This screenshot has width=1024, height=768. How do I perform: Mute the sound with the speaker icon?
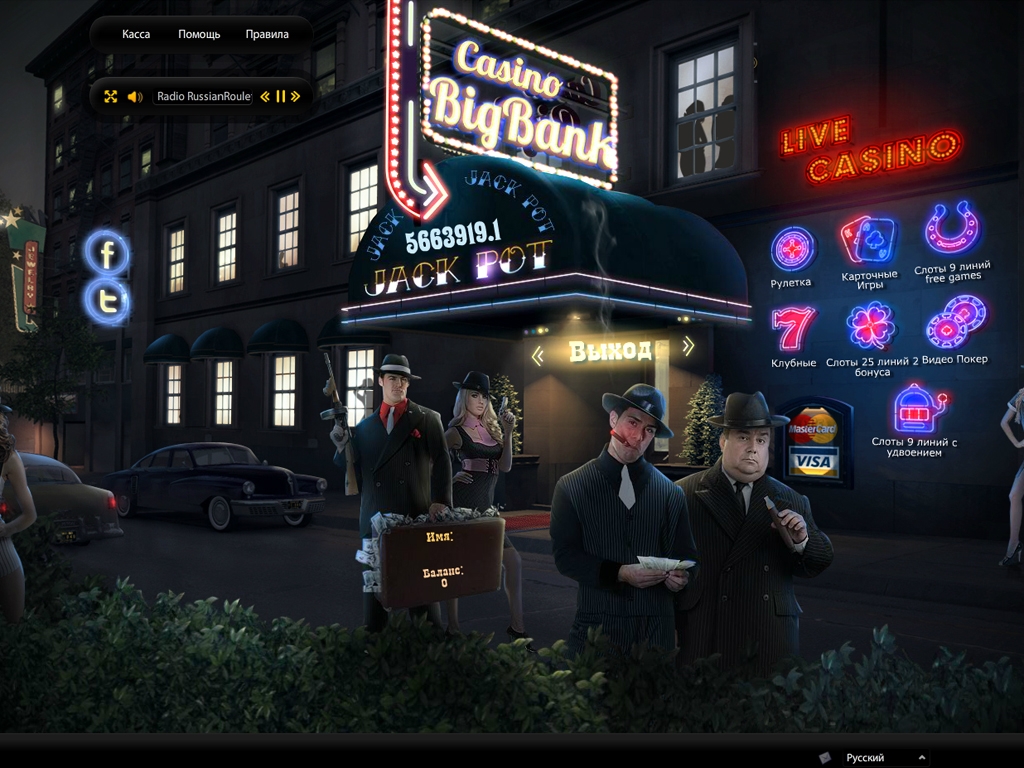(134, 97)
